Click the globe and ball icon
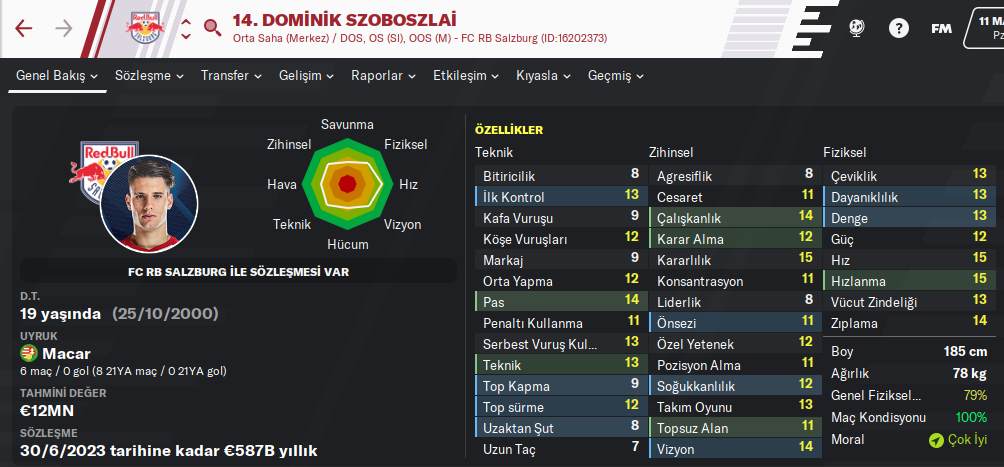The image size is (1004, 467). 856,28
